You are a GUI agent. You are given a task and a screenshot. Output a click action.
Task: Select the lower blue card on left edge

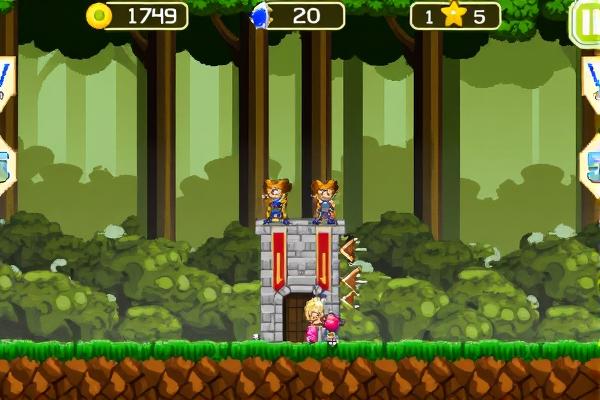[5, 162]
